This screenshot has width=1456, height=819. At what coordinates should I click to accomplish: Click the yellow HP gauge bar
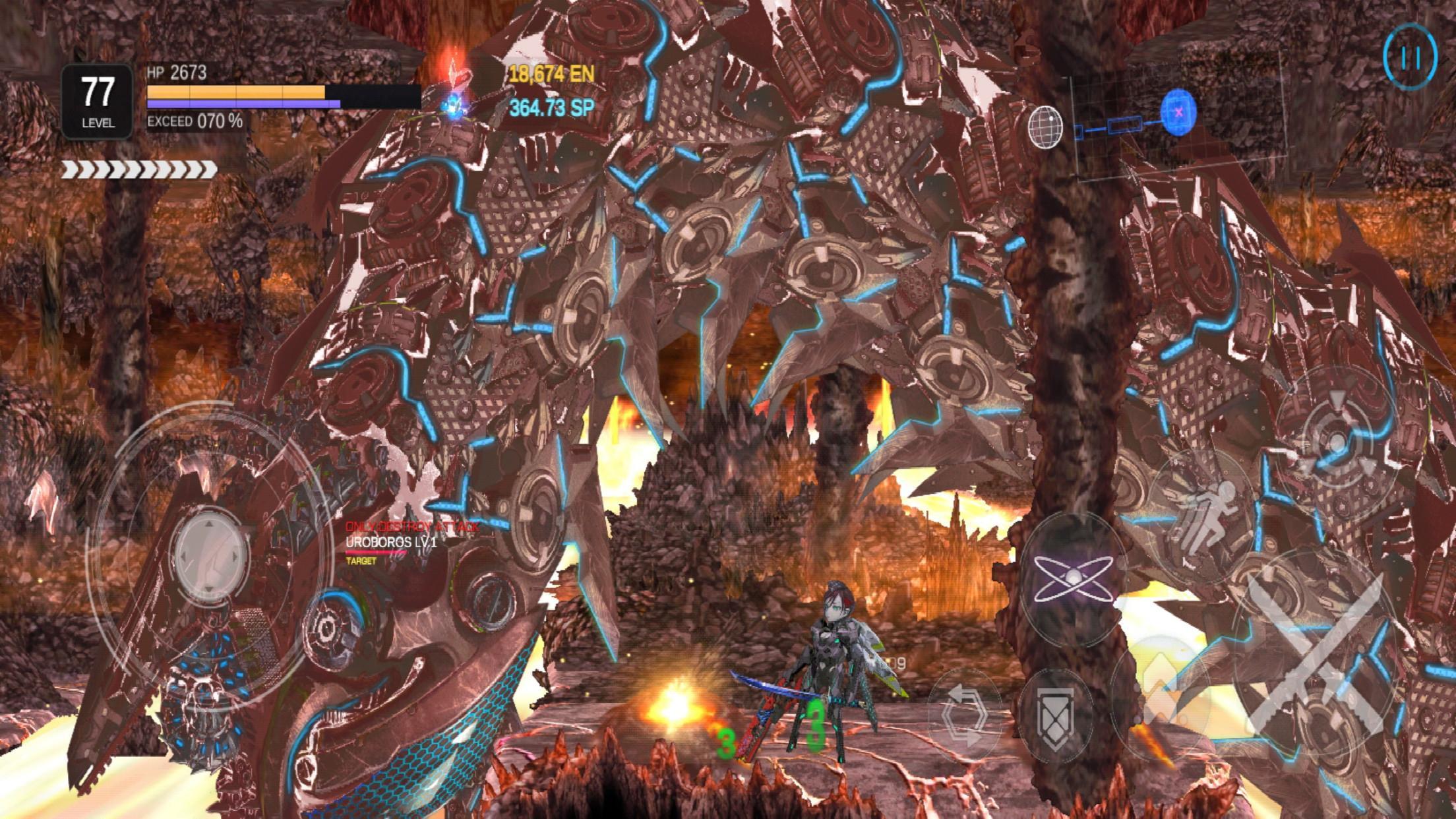(237, 91)
